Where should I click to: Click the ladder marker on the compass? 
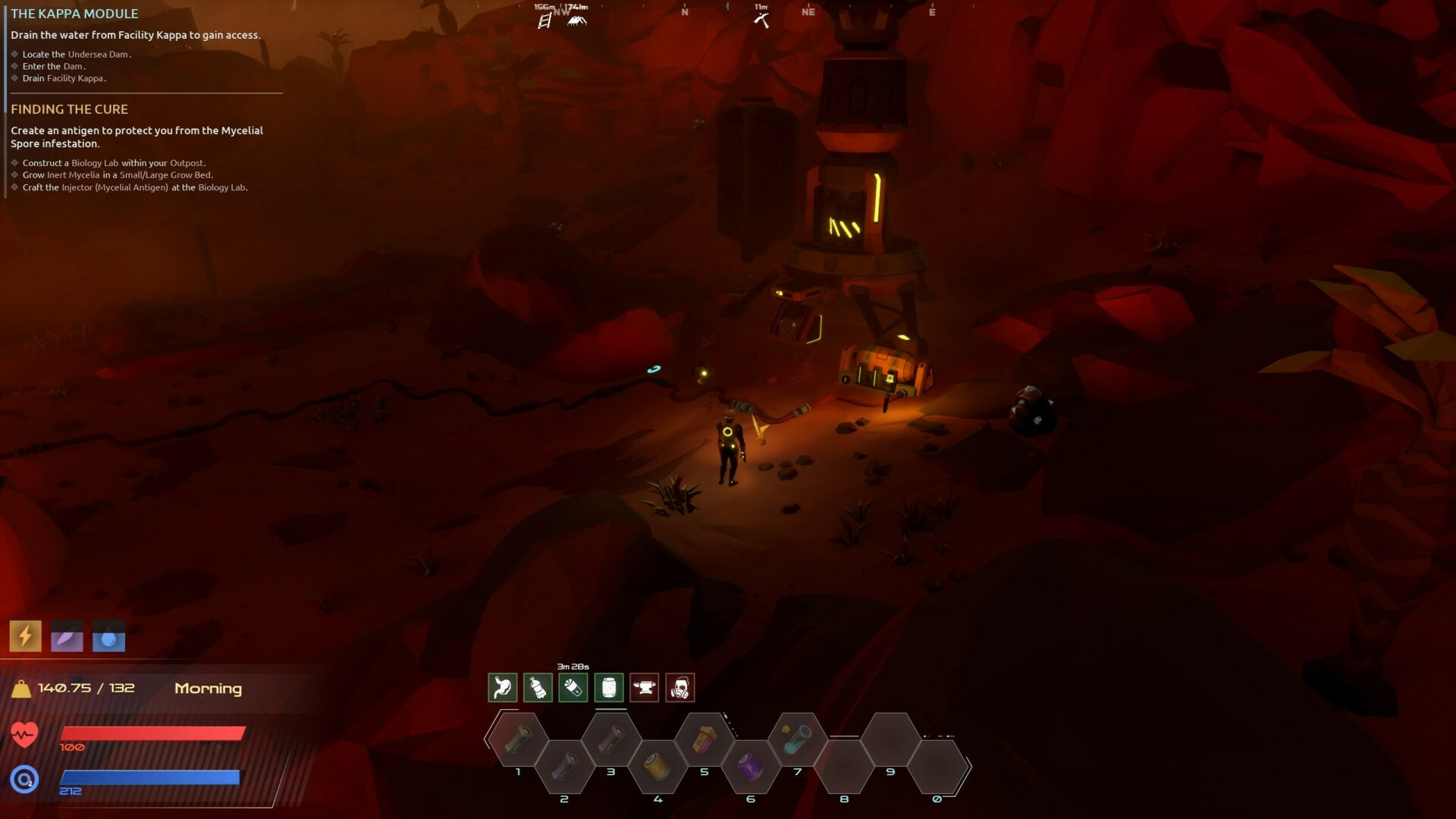[544, 21]
